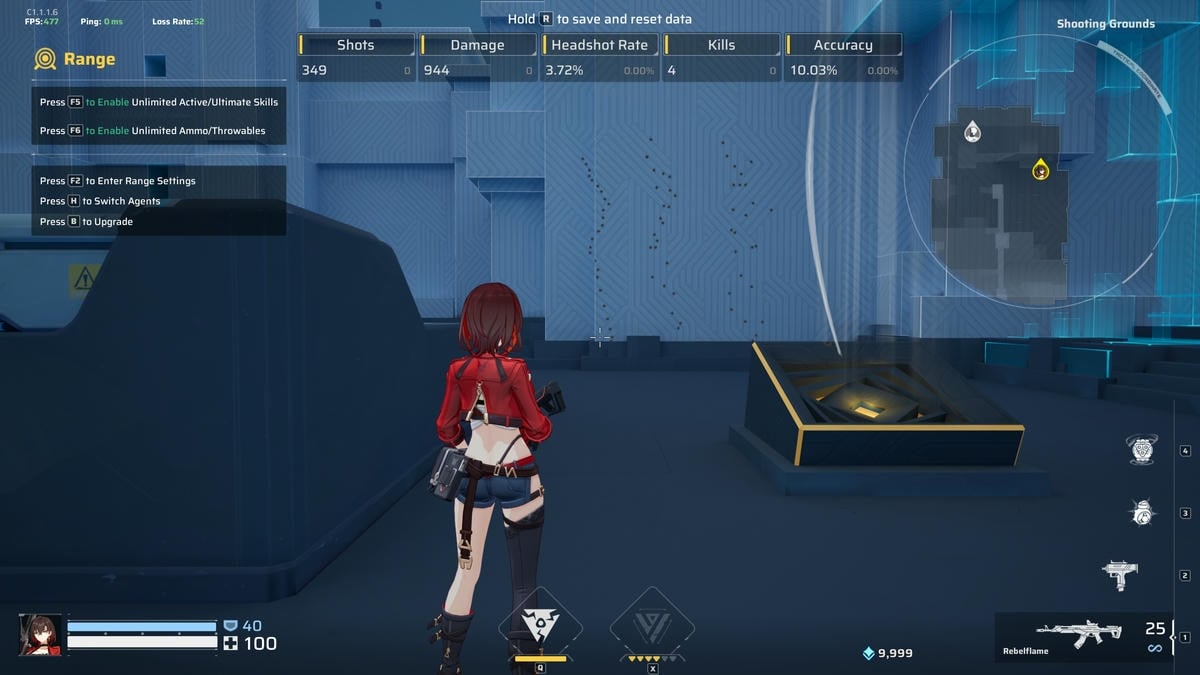Select the mask-shaped item in slot 4

(x=1141, y=450)
